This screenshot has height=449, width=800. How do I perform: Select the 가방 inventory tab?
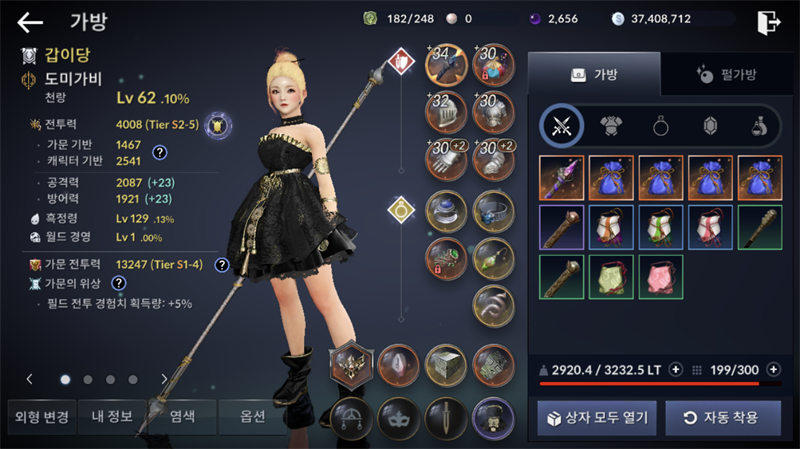[x=594, y=74]
